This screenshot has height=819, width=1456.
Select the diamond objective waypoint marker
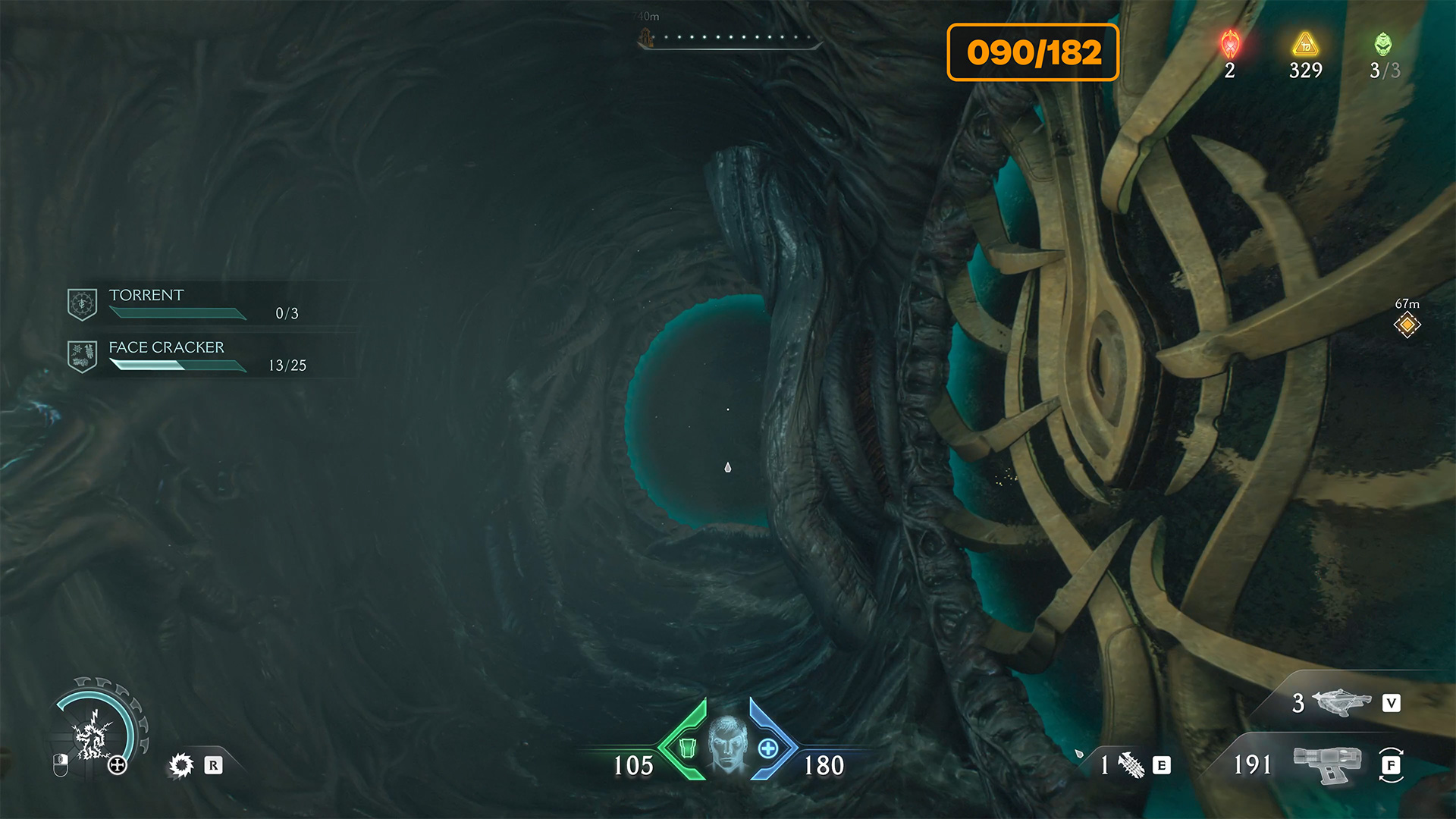1407,325
